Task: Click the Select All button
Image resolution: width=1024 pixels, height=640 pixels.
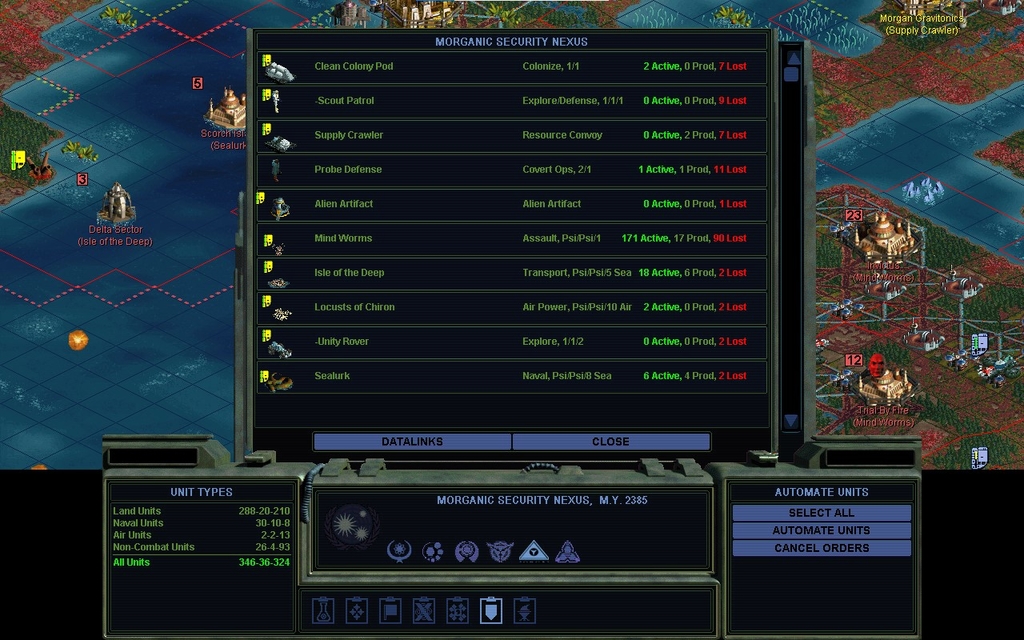Action: (821, 513)
